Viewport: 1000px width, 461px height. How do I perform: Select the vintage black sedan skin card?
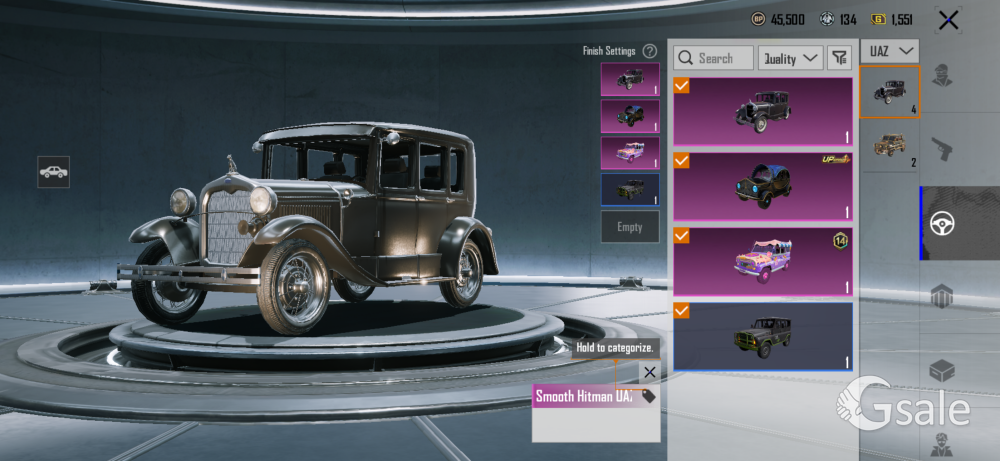point(763,111)
